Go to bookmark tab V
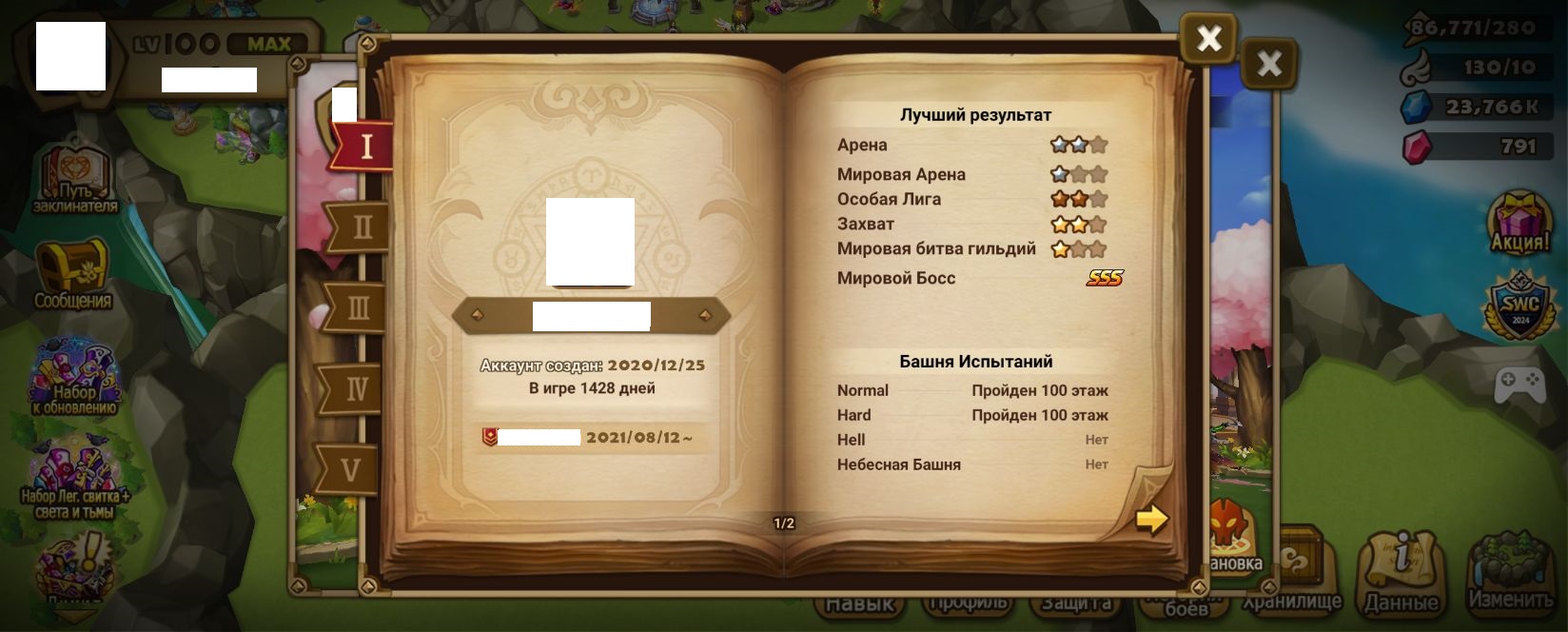This screenshot has height=632, width=1568. pos(350,469)
